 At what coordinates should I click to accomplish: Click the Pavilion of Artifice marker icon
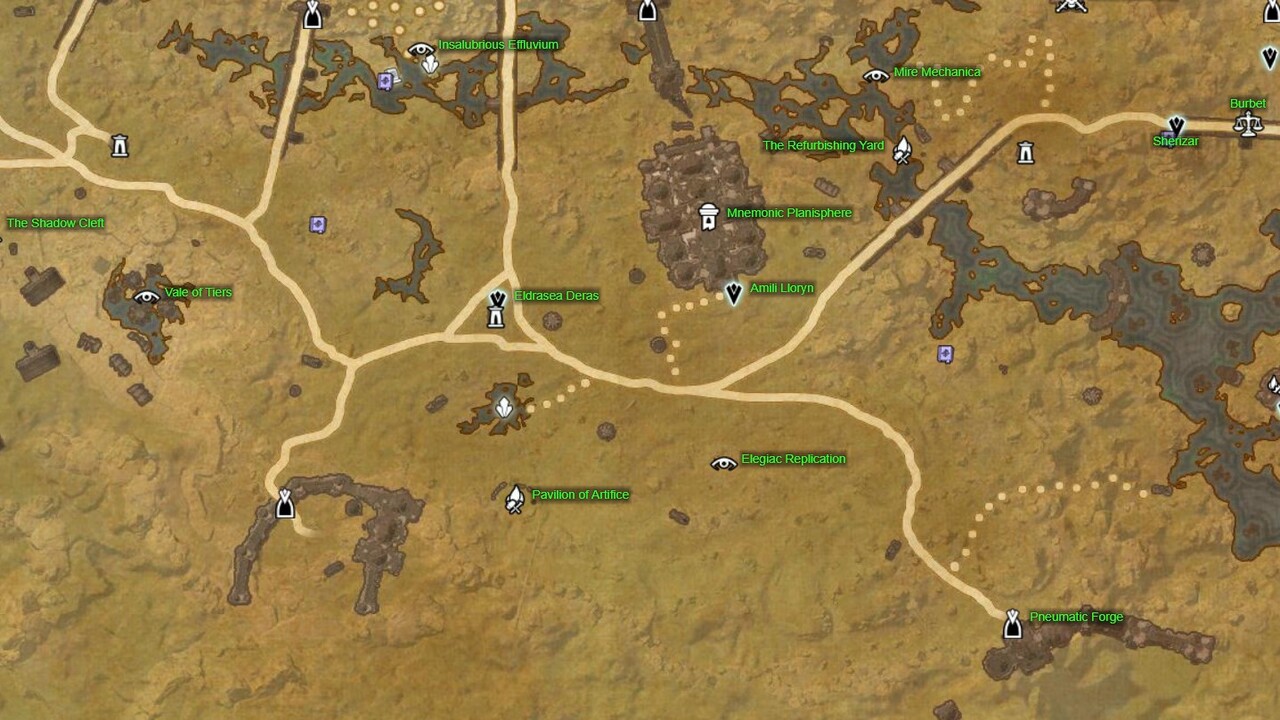514,497
